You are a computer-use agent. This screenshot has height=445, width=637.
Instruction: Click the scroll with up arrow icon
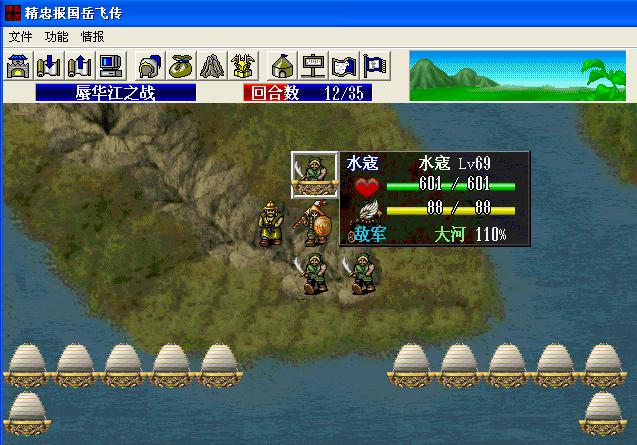tap(79, 66)
